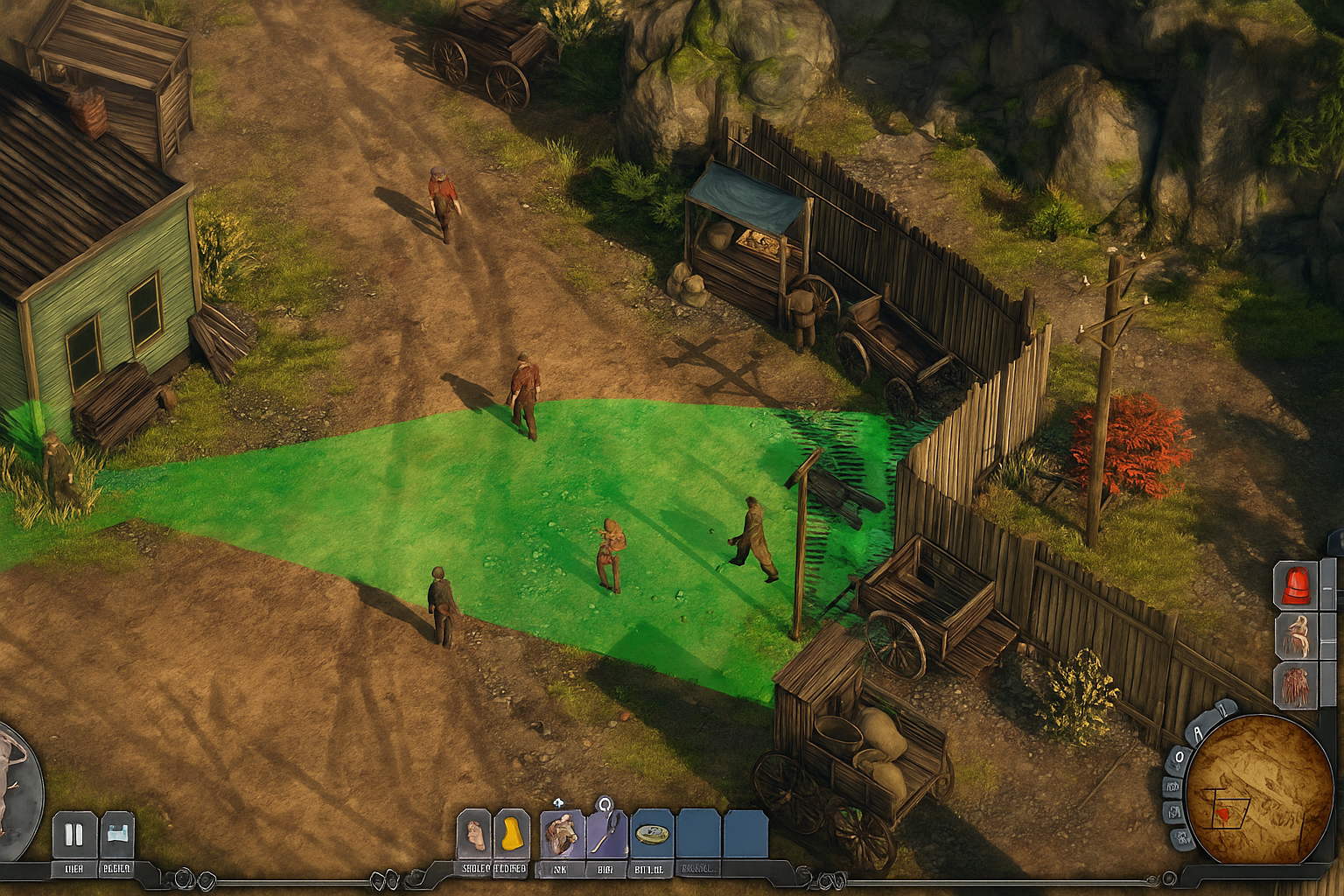Select the red hat character portrait

click(x=1296, y=584)
